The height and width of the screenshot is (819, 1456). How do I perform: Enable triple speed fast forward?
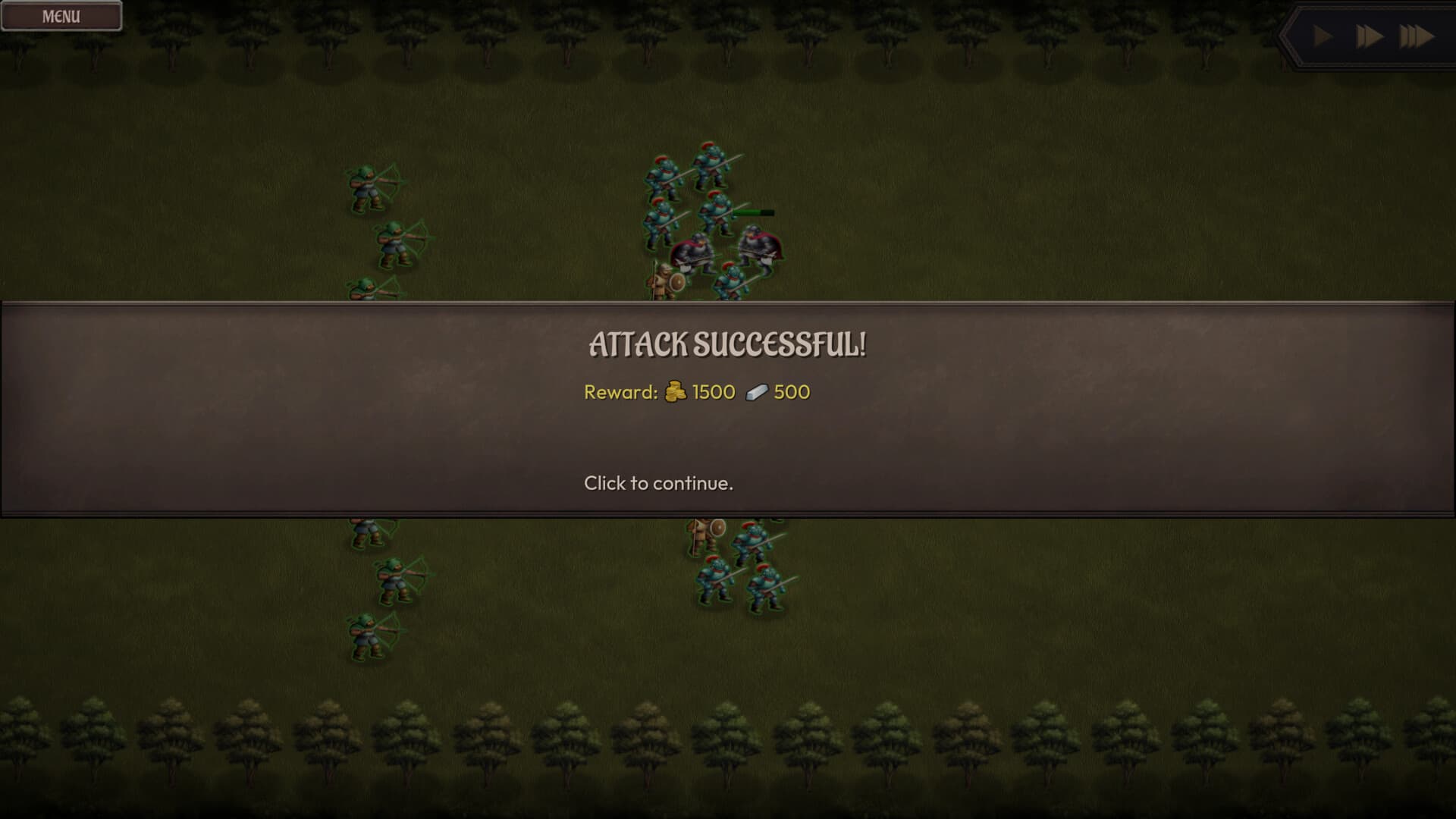pyautogui.click(x=1417, y=34)
